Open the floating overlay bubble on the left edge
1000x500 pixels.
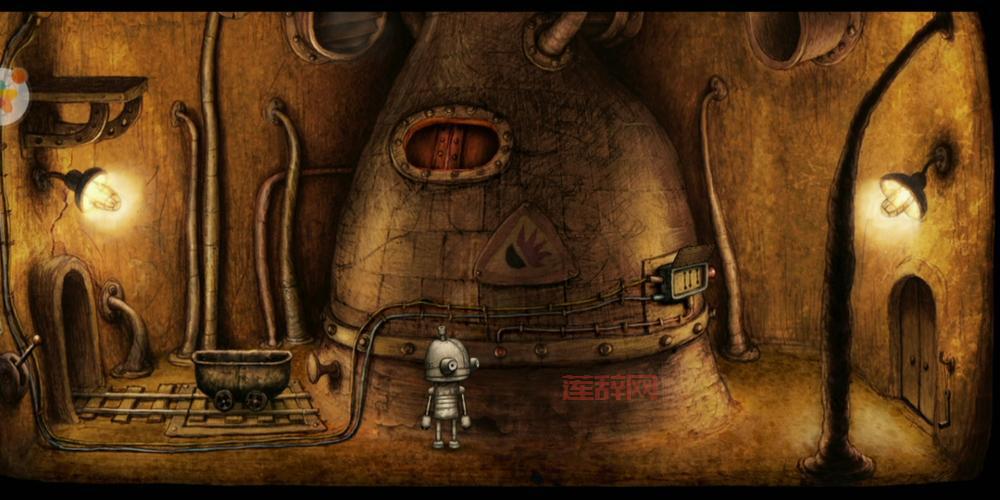(12, 97)
